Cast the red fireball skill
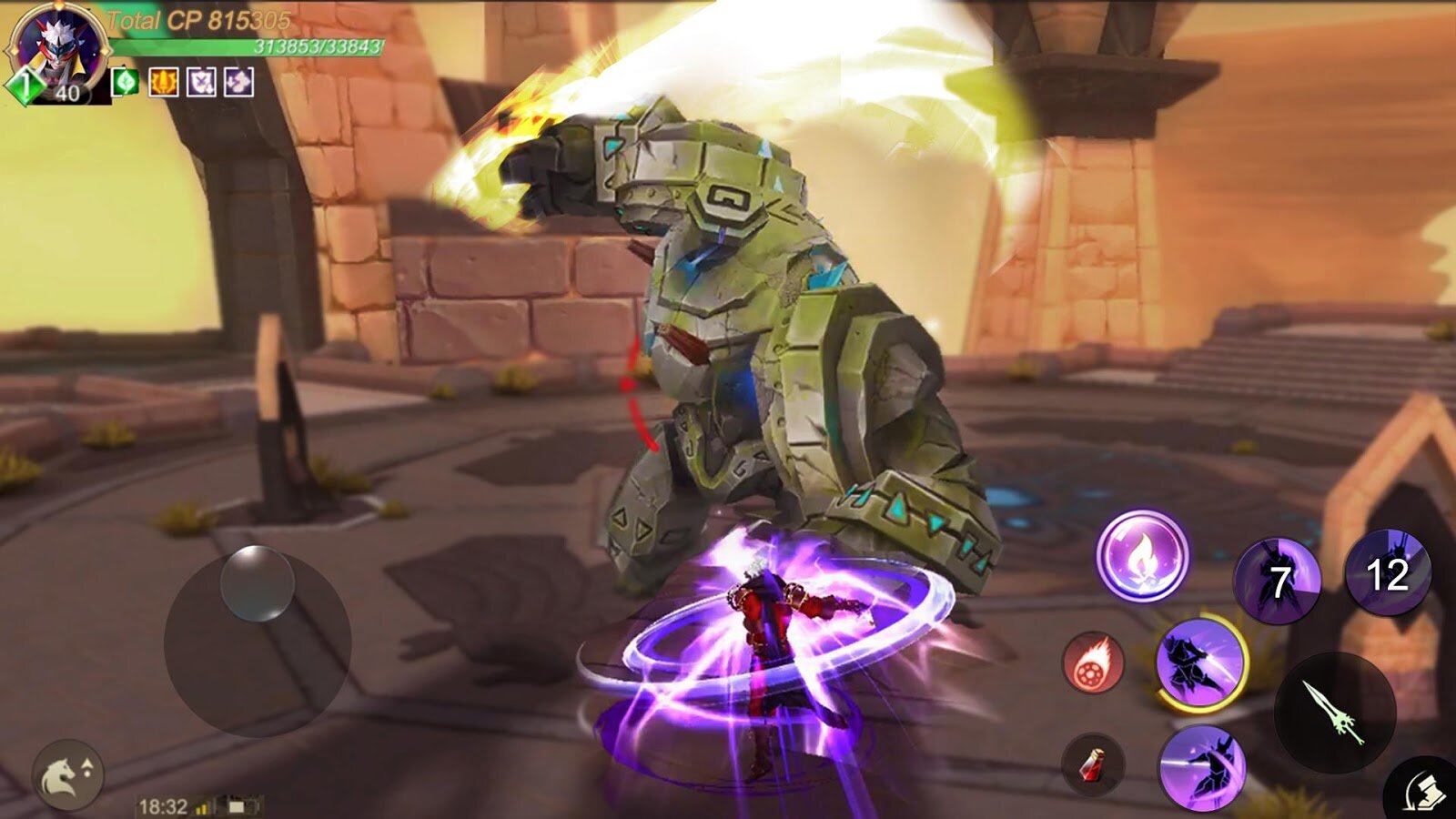This screenshot has width=1456, height=819. (x=1094, y=662)
